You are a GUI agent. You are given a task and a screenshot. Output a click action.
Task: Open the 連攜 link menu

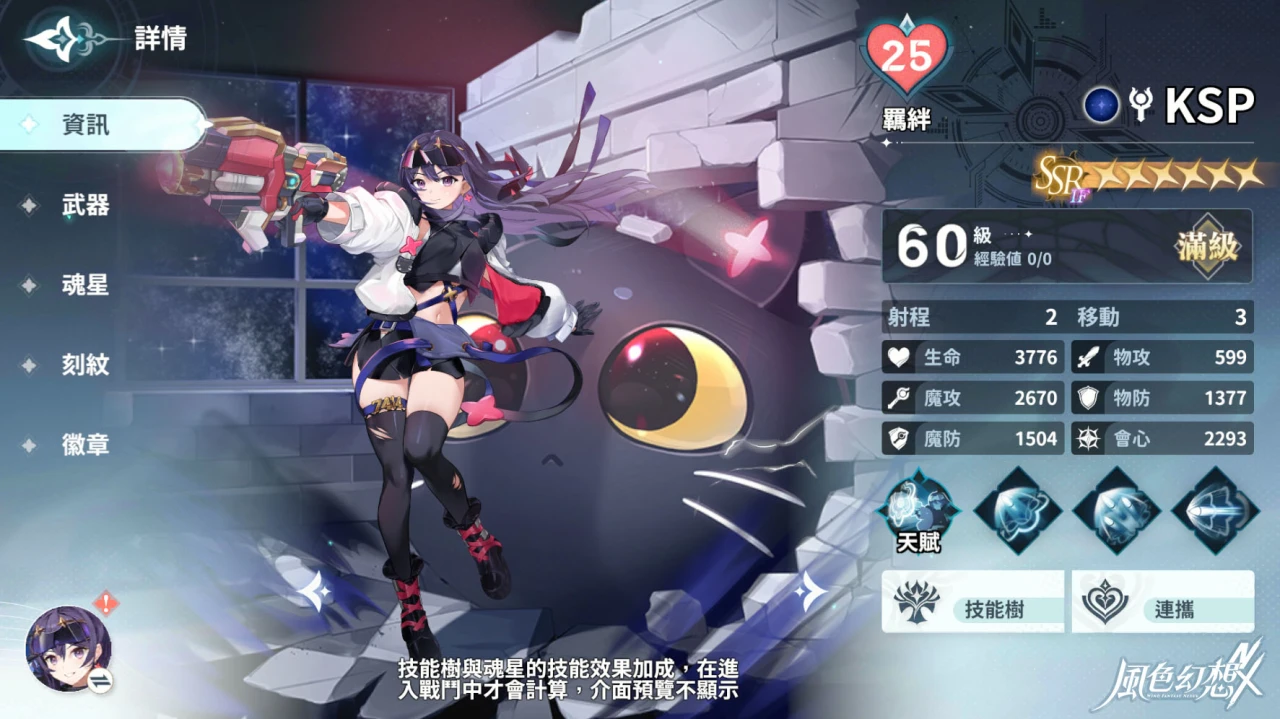tap(1162, 602)
